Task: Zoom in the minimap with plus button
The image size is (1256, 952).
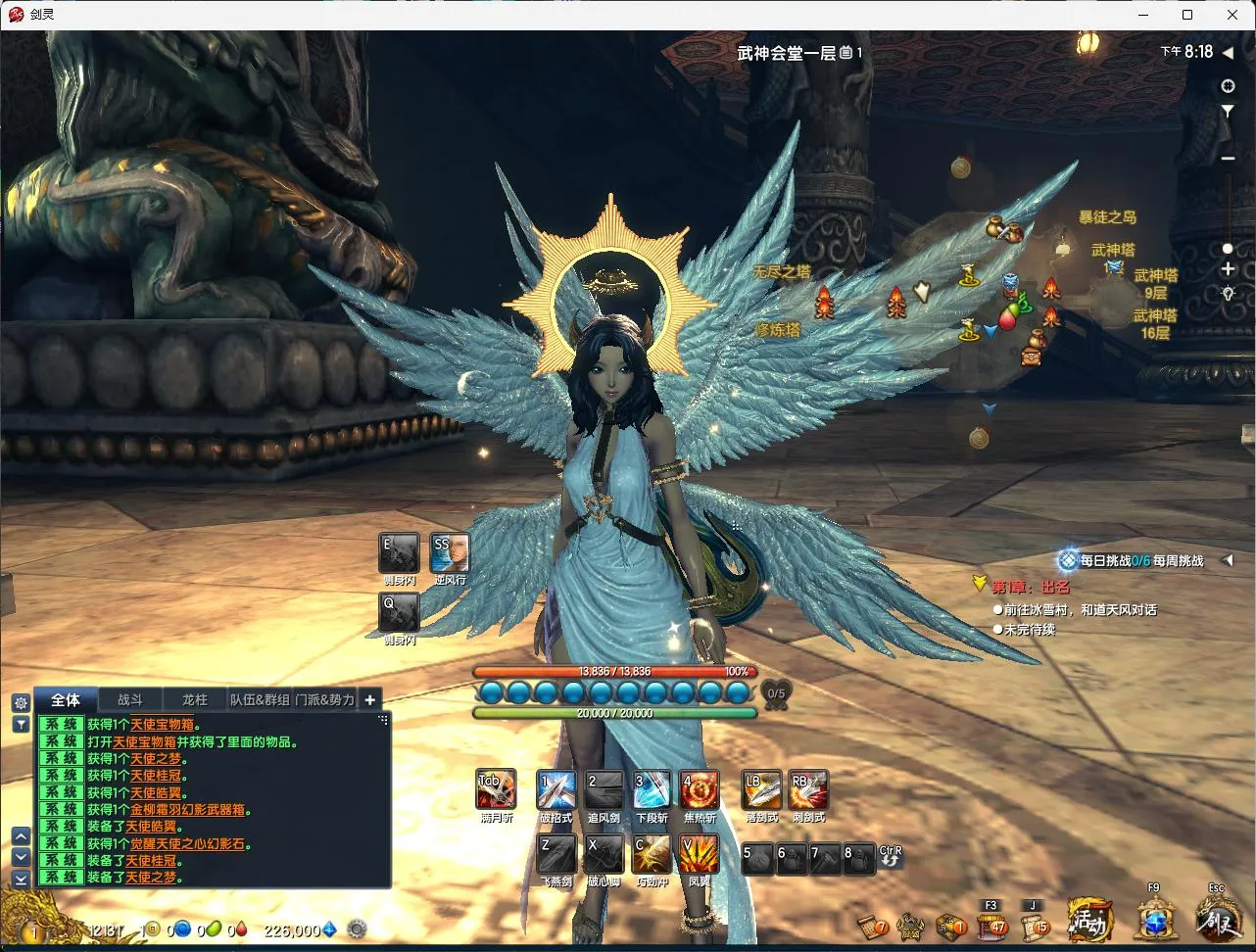Action: click(x=1228, y=269)
